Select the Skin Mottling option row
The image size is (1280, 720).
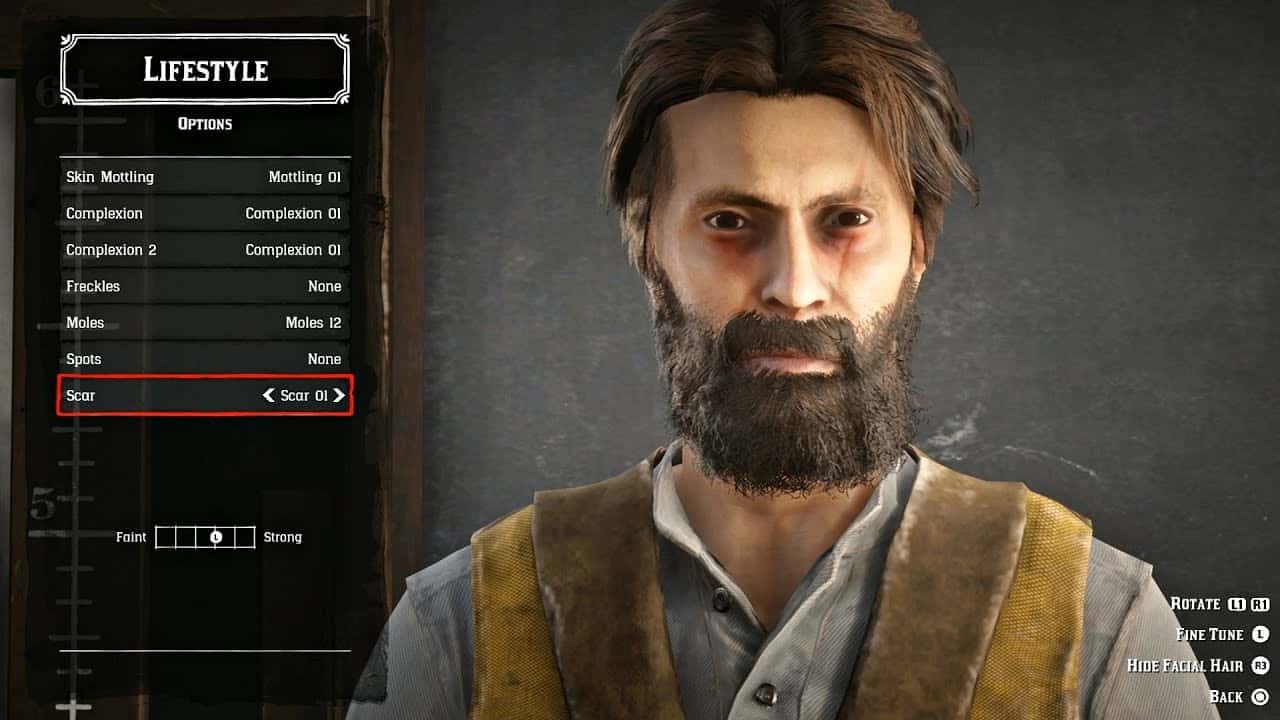click(x=204, y=176)
